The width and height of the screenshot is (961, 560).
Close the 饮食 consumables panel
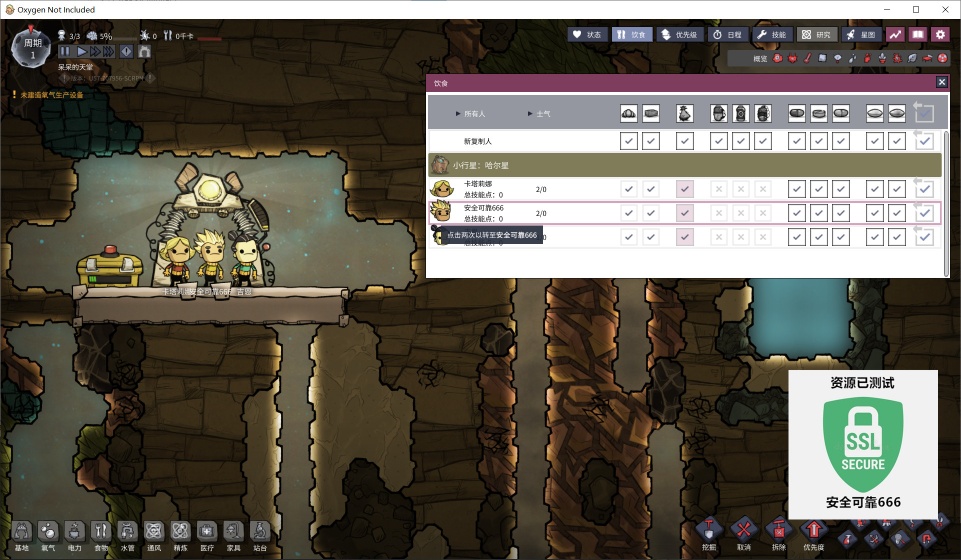click(941, 83)
